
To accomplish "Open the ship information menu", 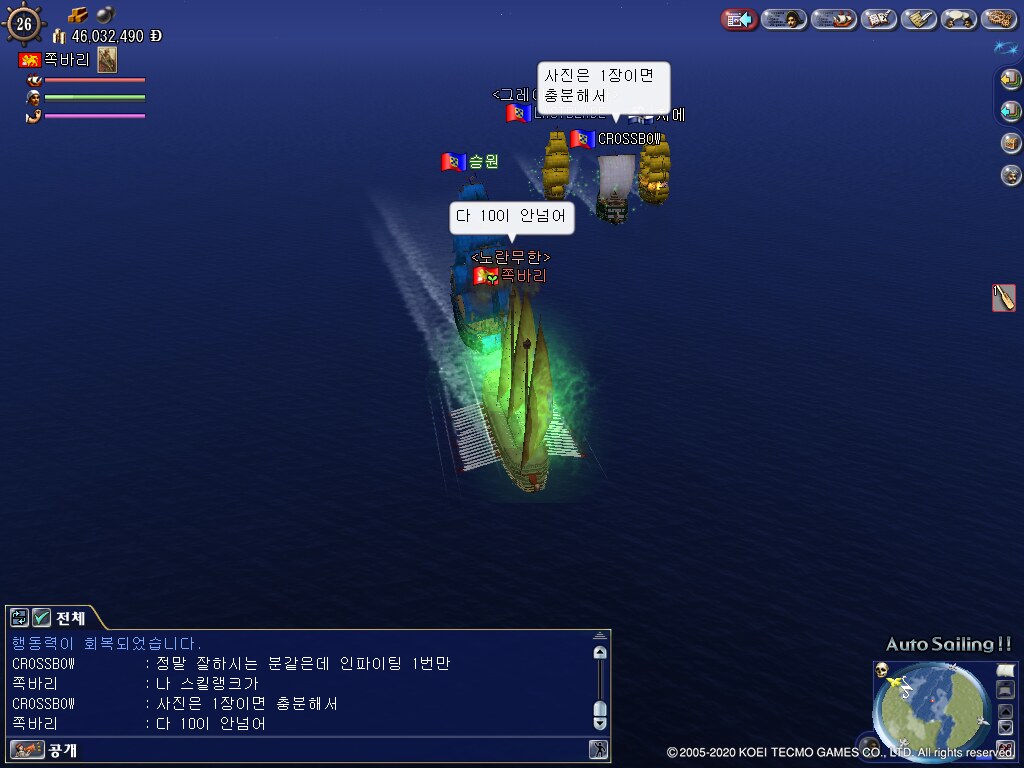I will (834, 19).
